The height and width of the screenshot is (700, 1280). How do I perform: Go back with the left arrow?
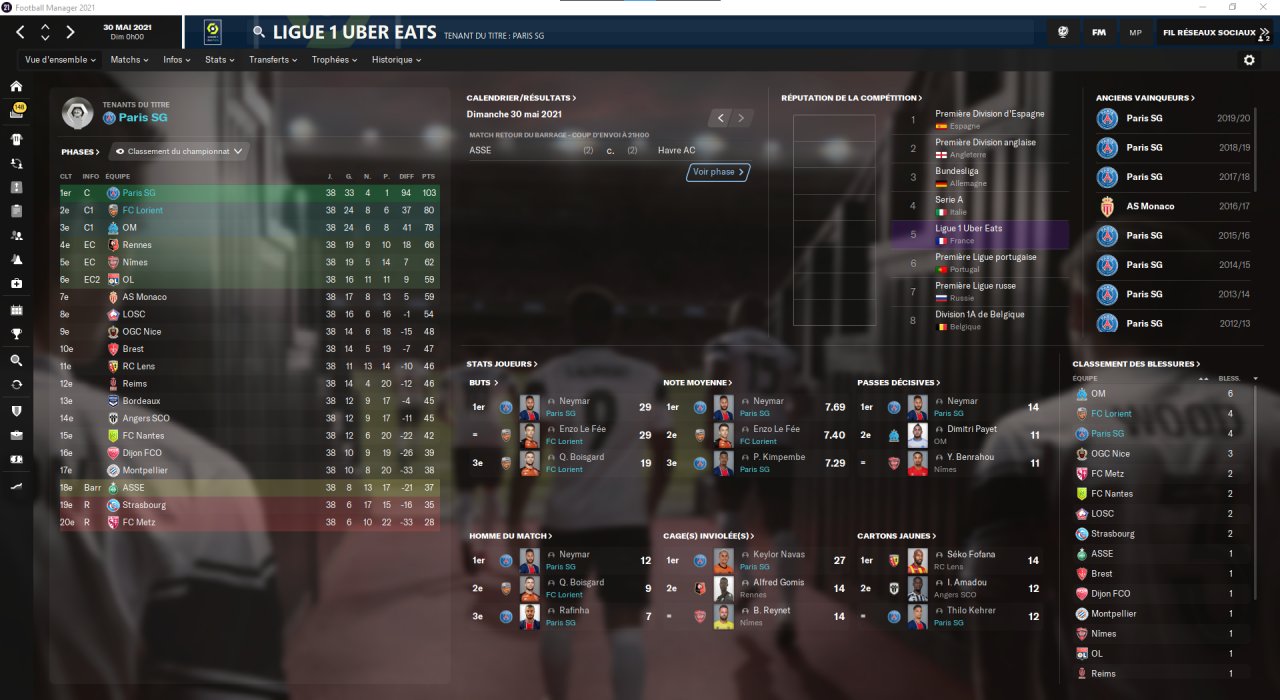click(x=21, y=32)
